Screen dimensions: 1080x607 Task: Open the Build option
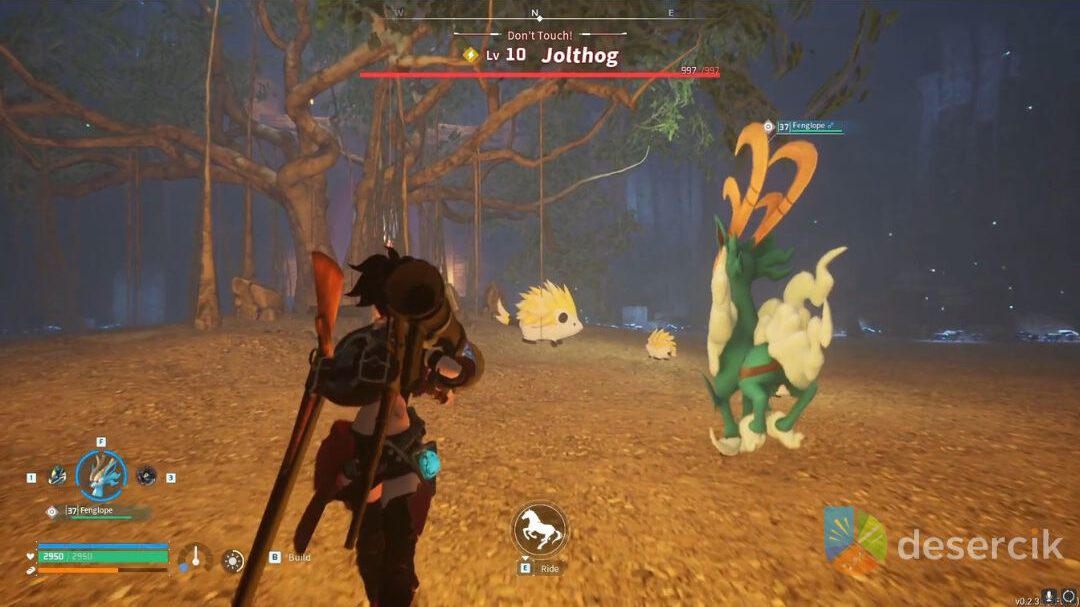(298, 557)
